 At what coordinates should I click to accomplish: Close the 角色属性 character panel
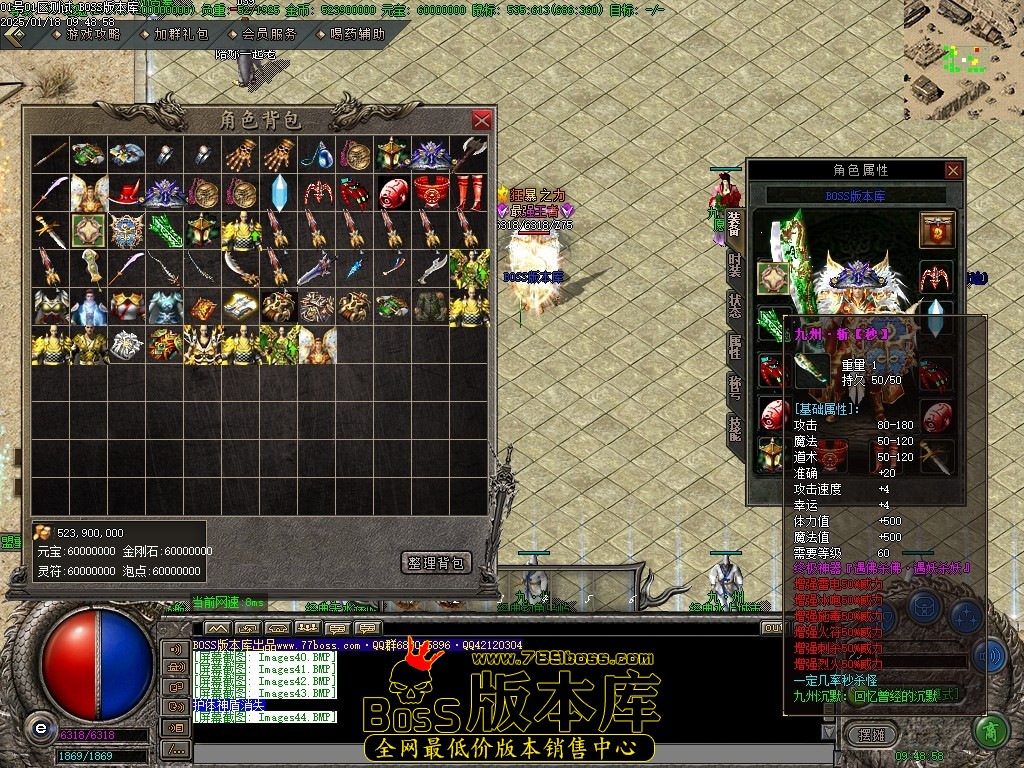(953, 170)
